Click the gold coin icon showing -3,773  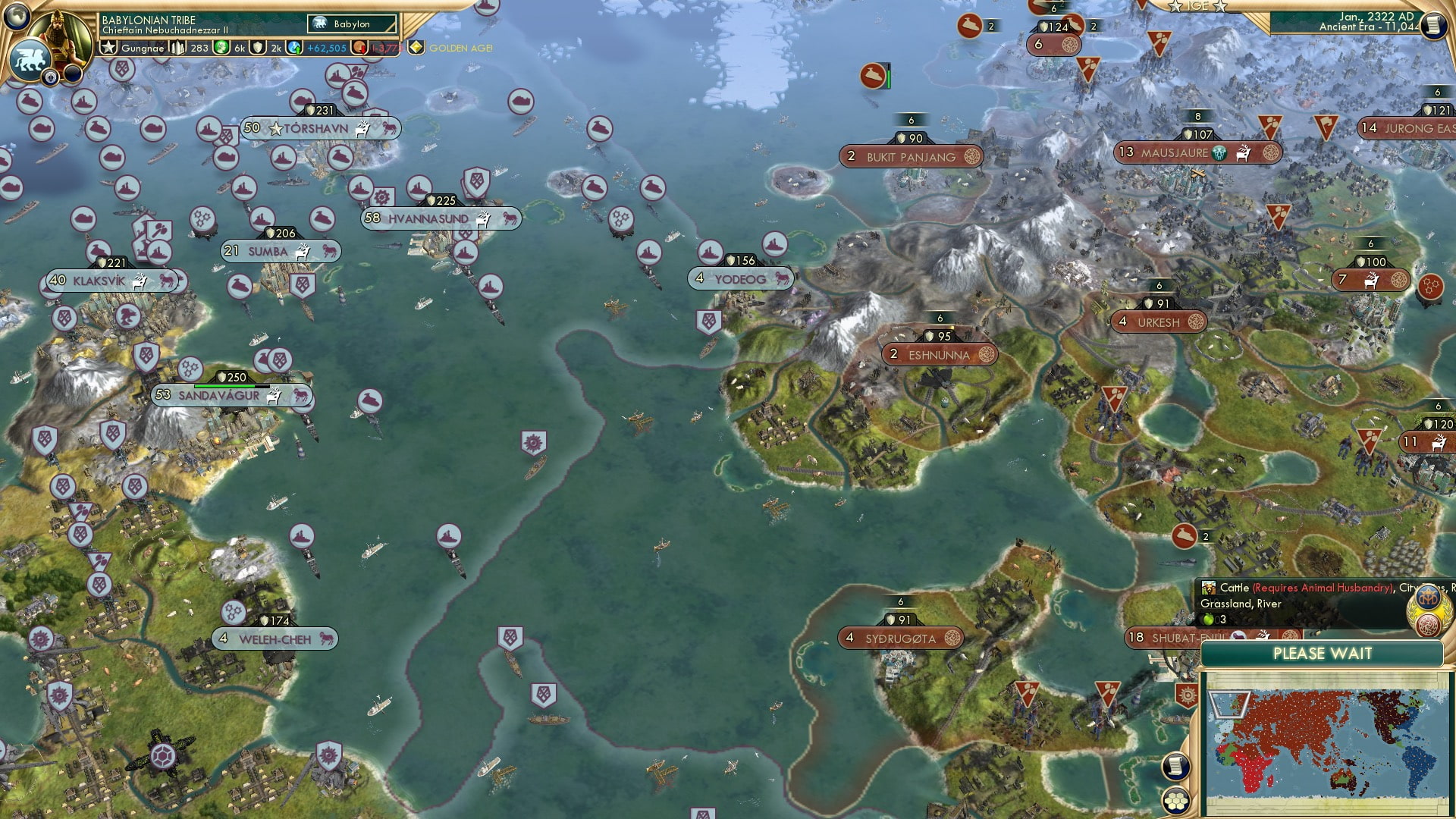coord(359,47)
